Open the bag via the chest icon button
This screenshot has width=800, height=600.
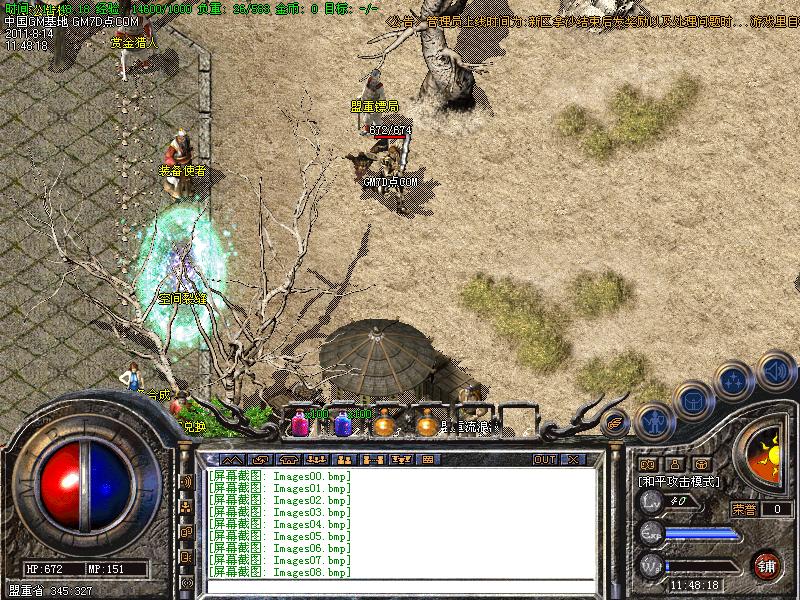coord(692,400)
